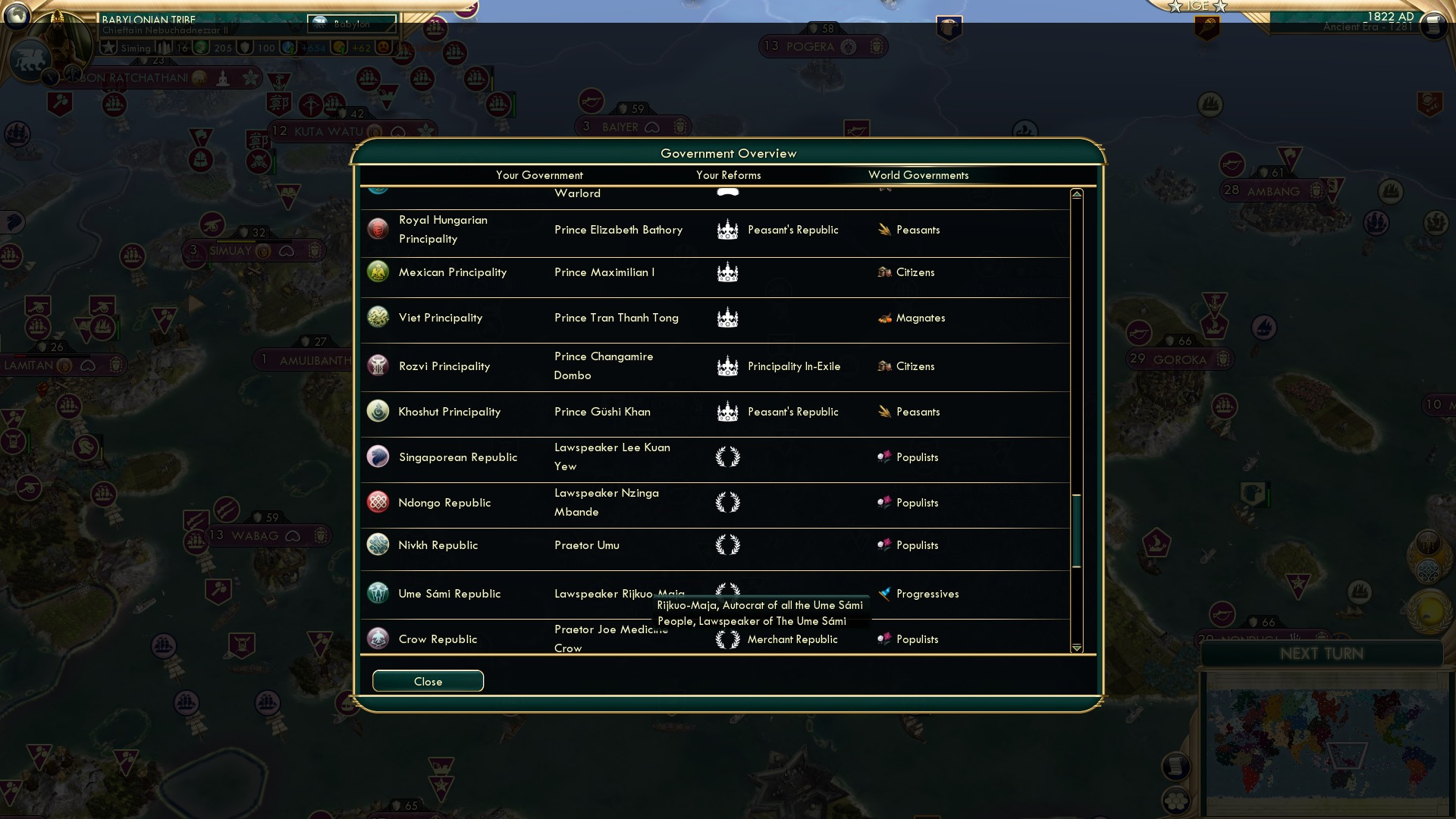Click the Magnates faction icon of Viet Principality
The width and height of the screenshot is (1456, 819).
click(x=884, y=318)
